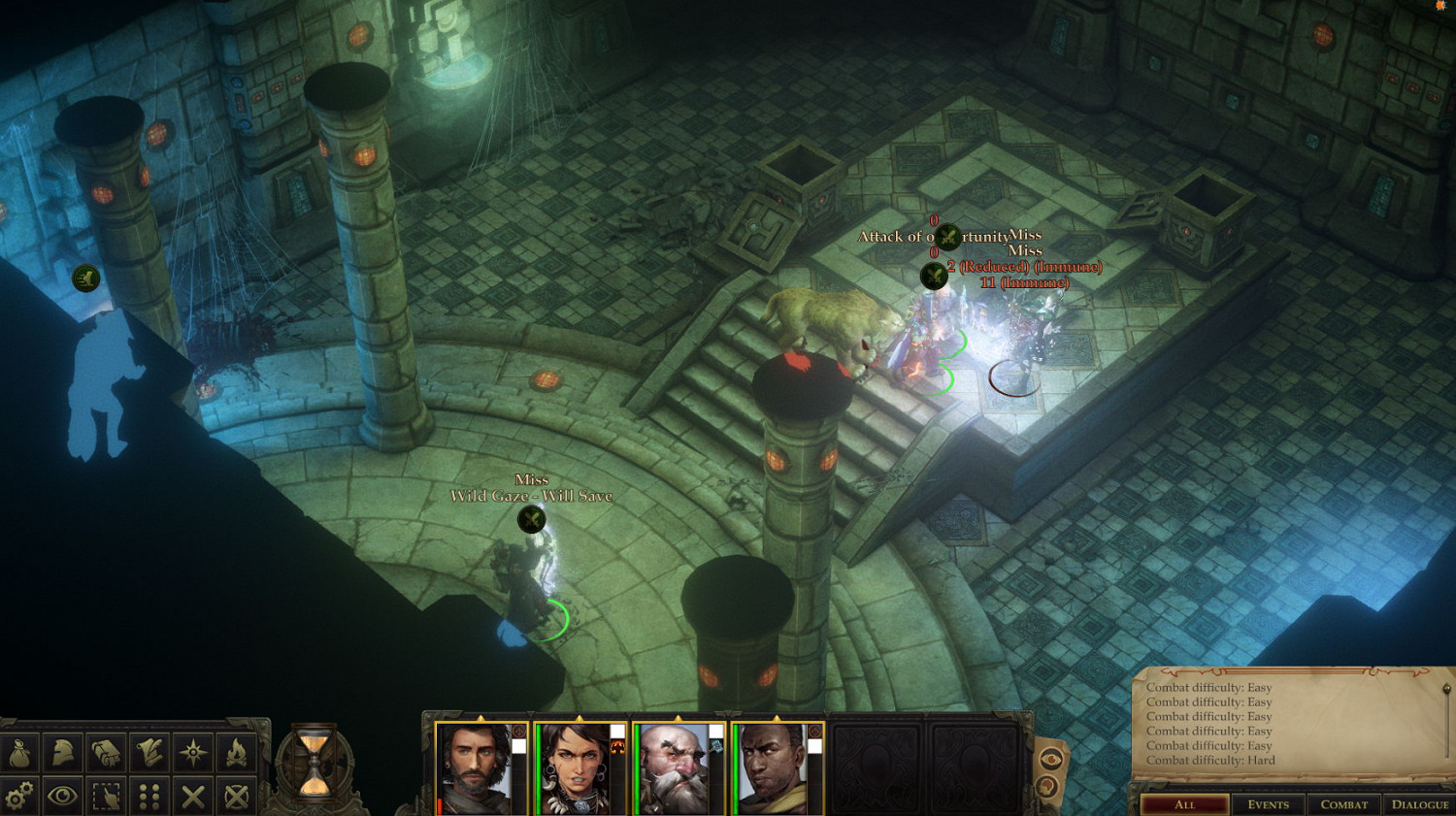This screenshot has width=1456, height=816.
Task: Switch to the Dialogue log tab
Action: pos(1419,804)
